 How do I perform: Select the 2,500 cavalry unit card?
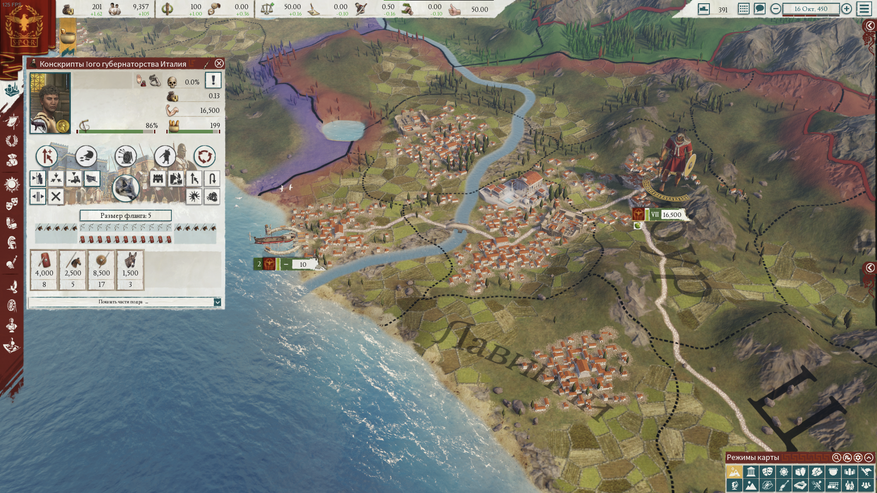(x=73, y=270)
